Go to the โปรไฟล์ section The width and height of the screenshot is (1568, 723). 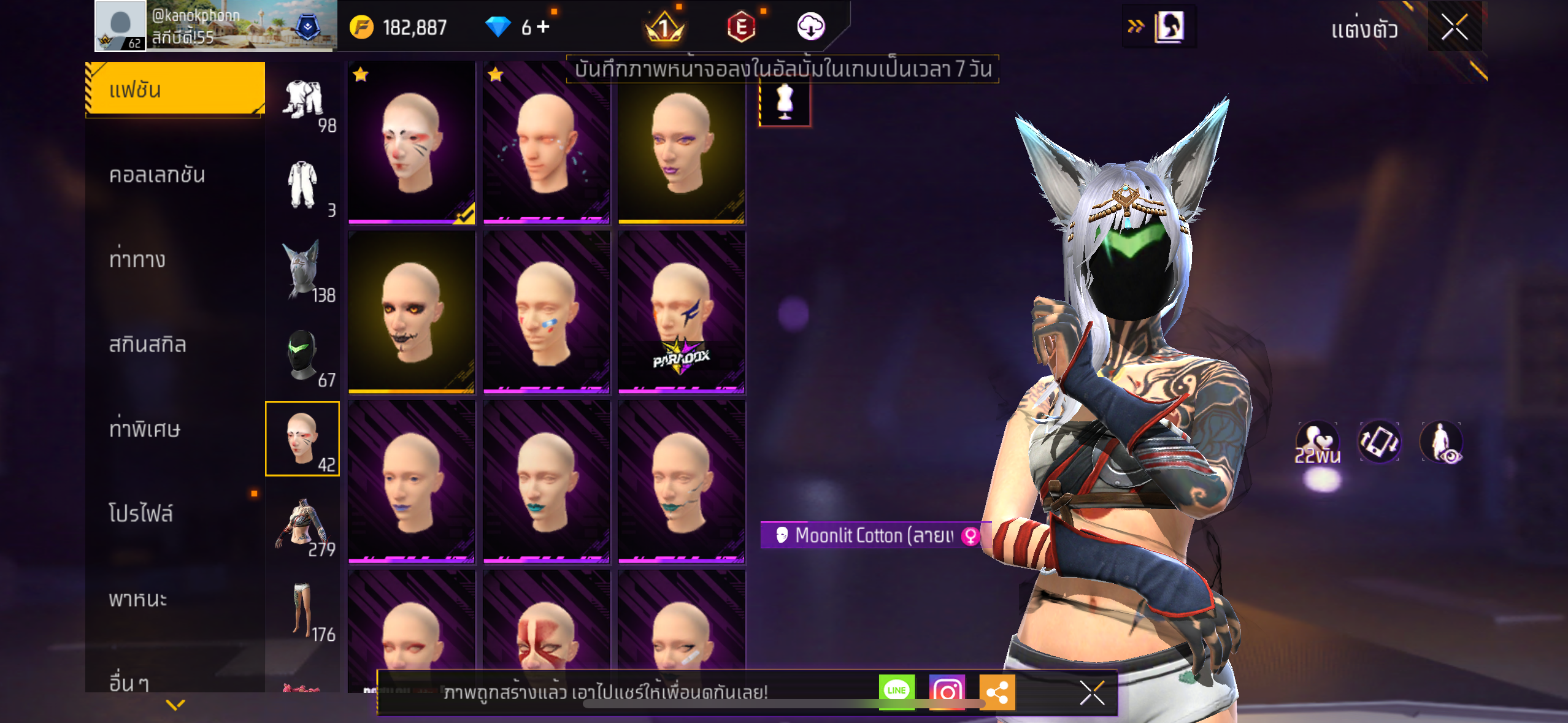tap(141, 513)
